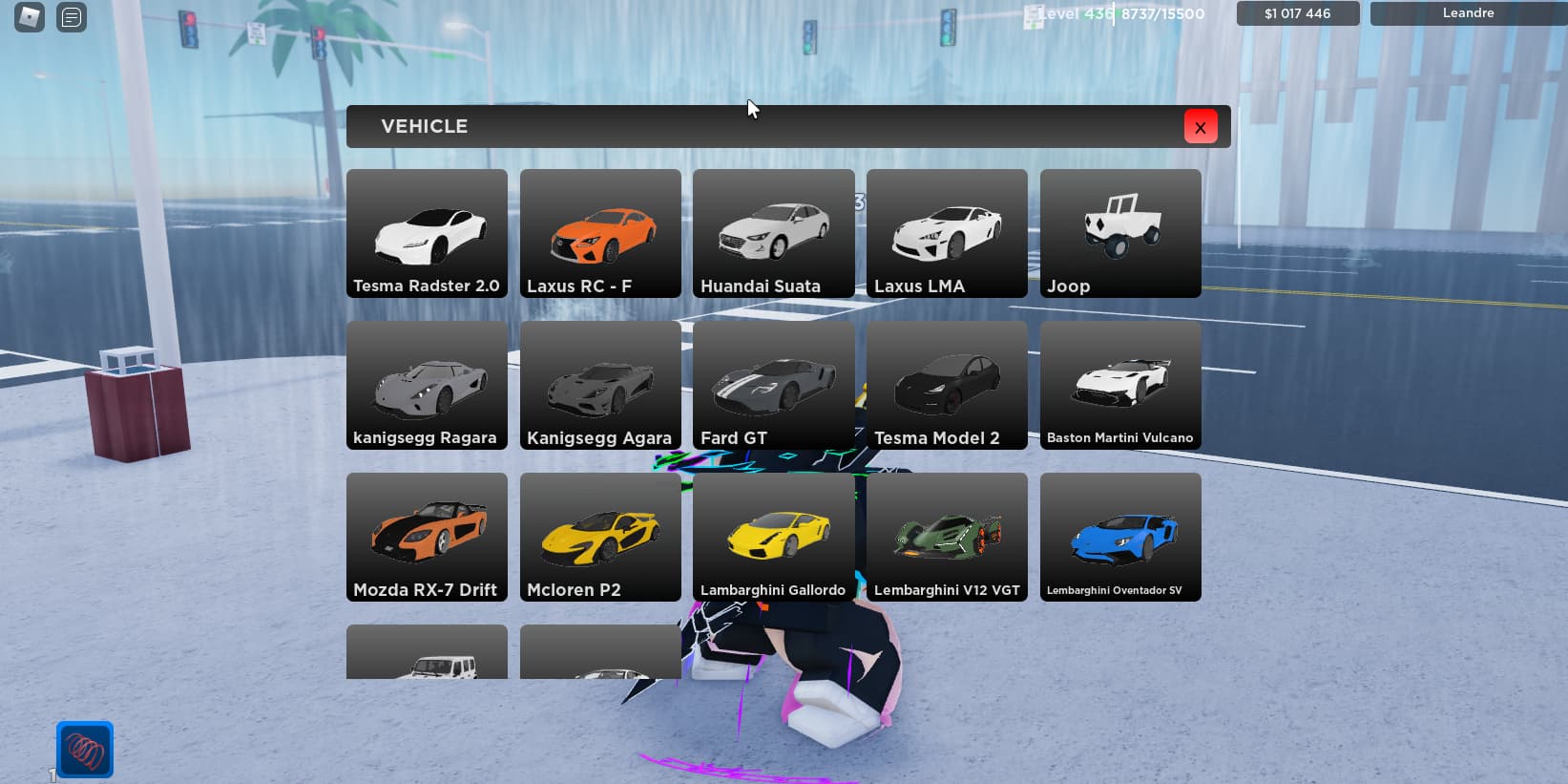Pick the yellow Mcloren P2
Image resolution: width=1568 pixels, height=784 pixels.
(600, 536)
